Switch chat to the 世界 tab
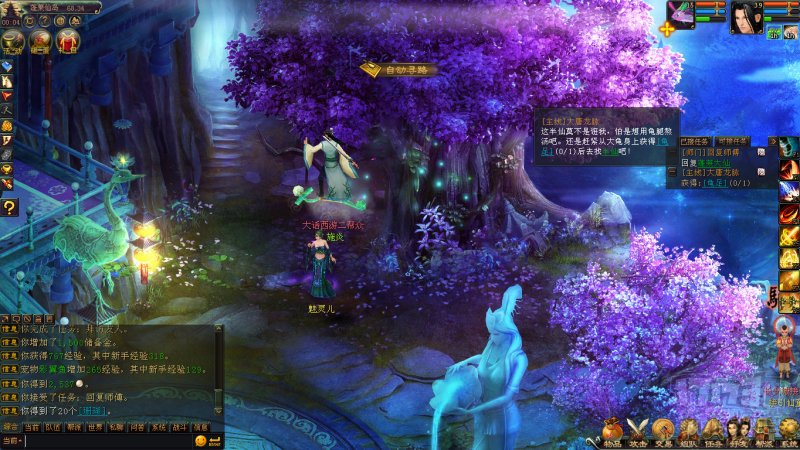Viewport: 800px width, 450px height. tap(95, 427)
